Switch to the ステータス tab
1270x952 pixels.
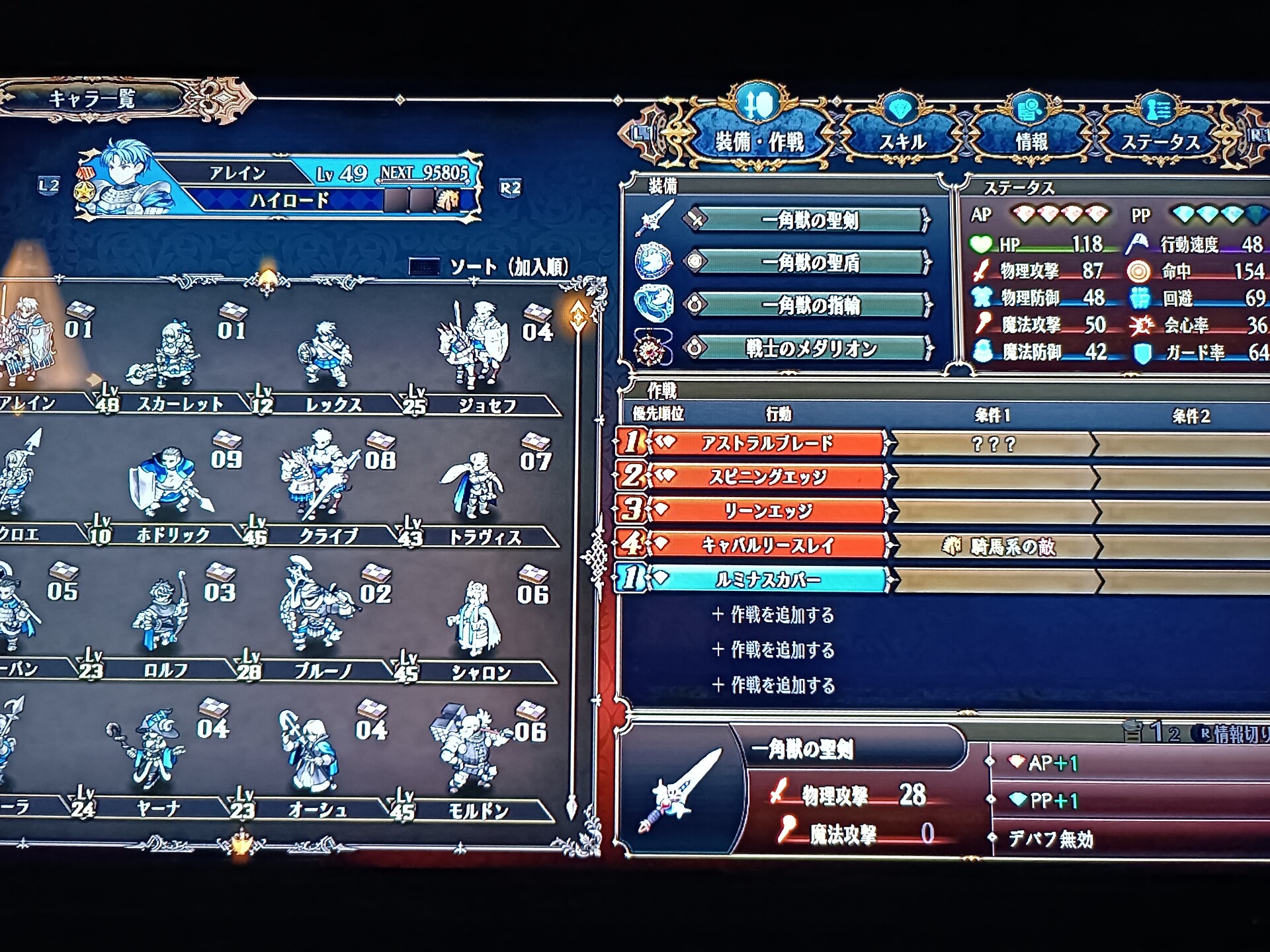pyautogui.click(x=1160, y=141)
